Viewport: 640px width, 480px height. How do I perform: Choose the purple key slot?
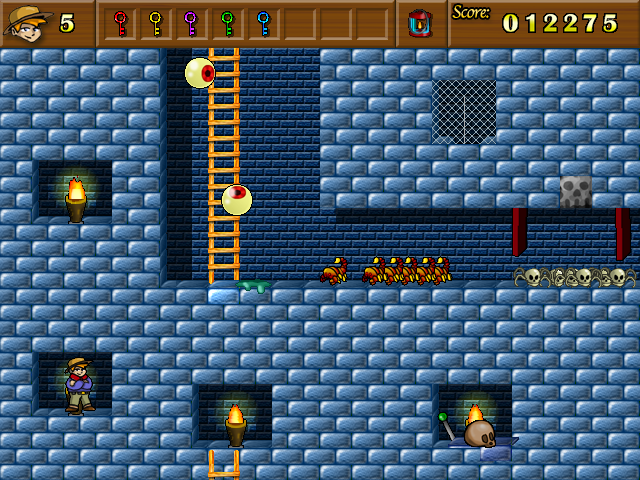tap(191, 23)
